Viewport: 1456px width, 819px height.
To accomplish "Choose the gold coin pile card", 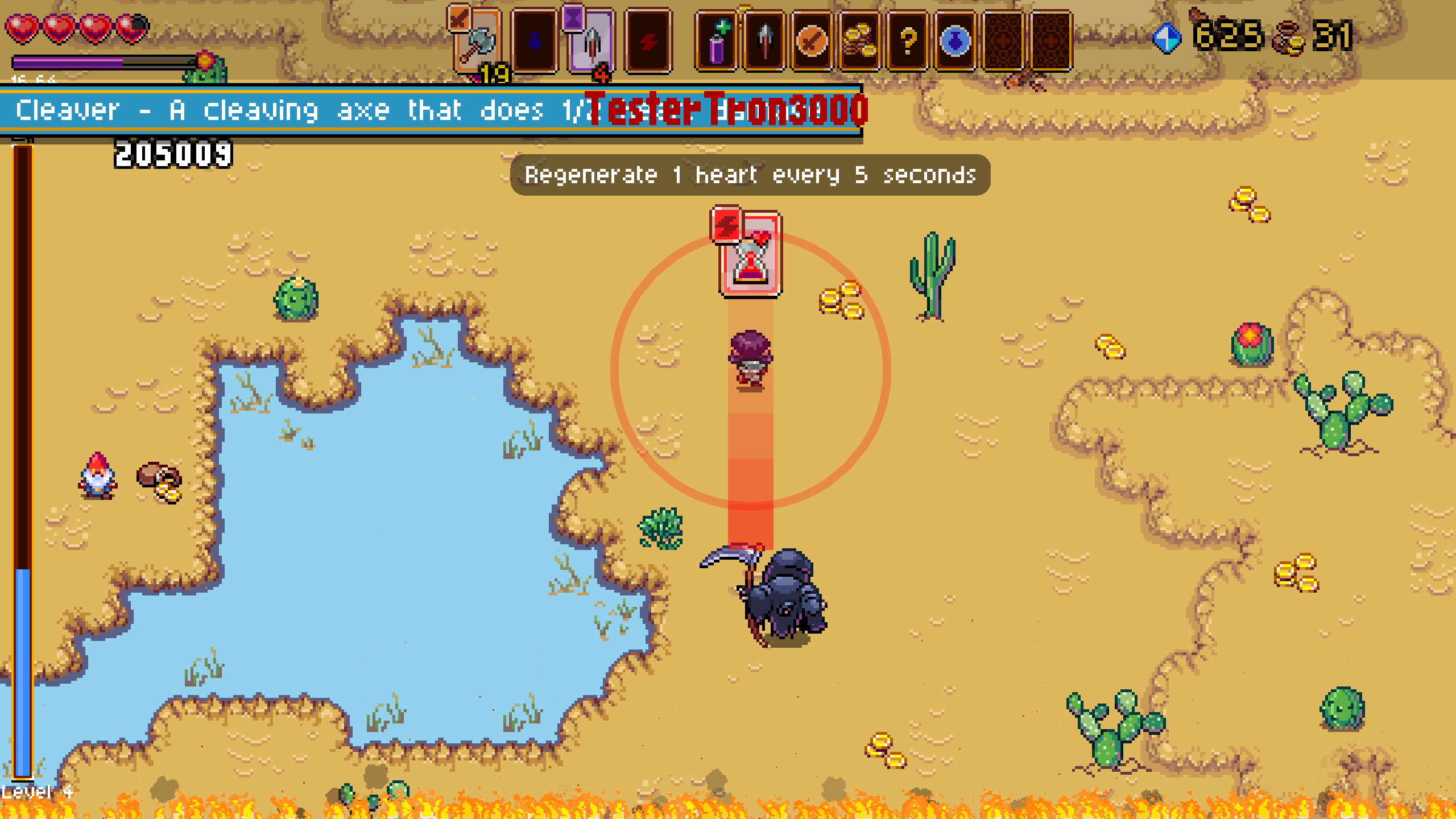I will point(860,41).
